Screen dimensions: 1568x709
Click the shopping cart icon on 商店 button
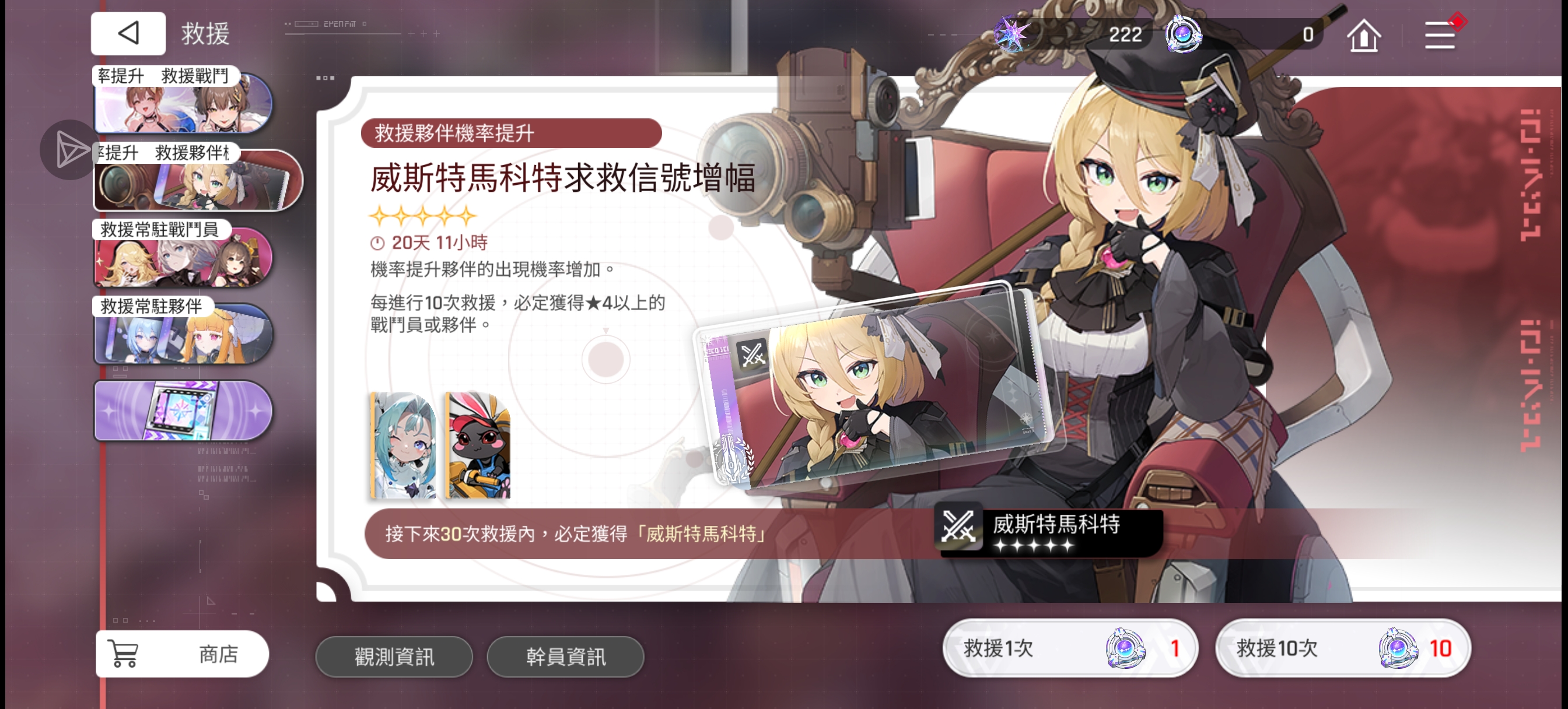[x=124, y=652]
